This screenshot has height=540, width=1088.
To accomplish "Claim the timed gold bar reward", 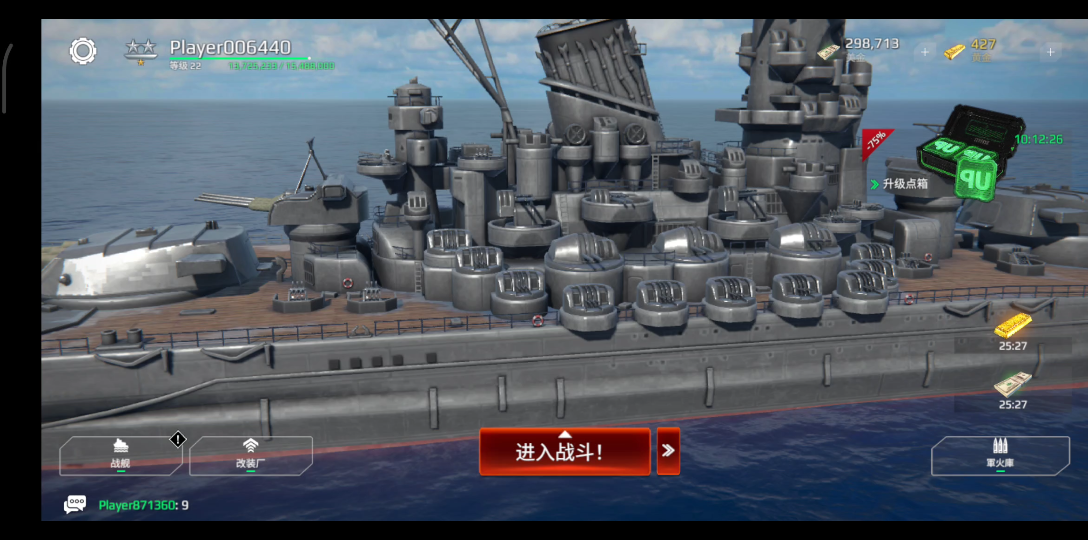I will click(x=1012, y=328).
